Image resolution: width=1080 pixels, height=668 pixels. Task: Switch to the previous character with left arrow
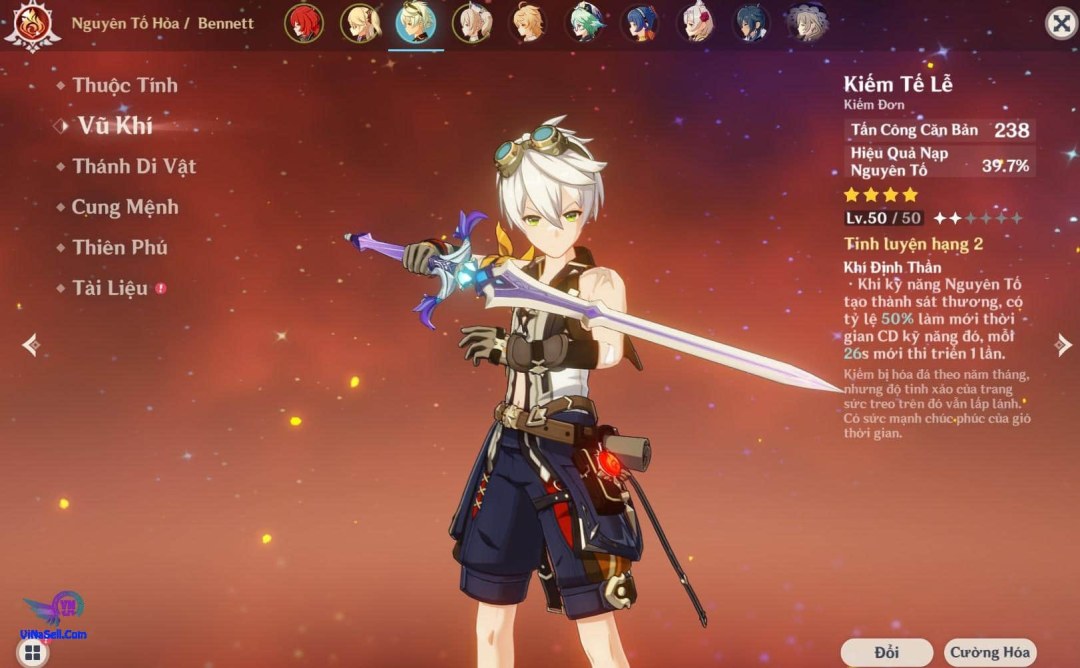coord(31,344)
